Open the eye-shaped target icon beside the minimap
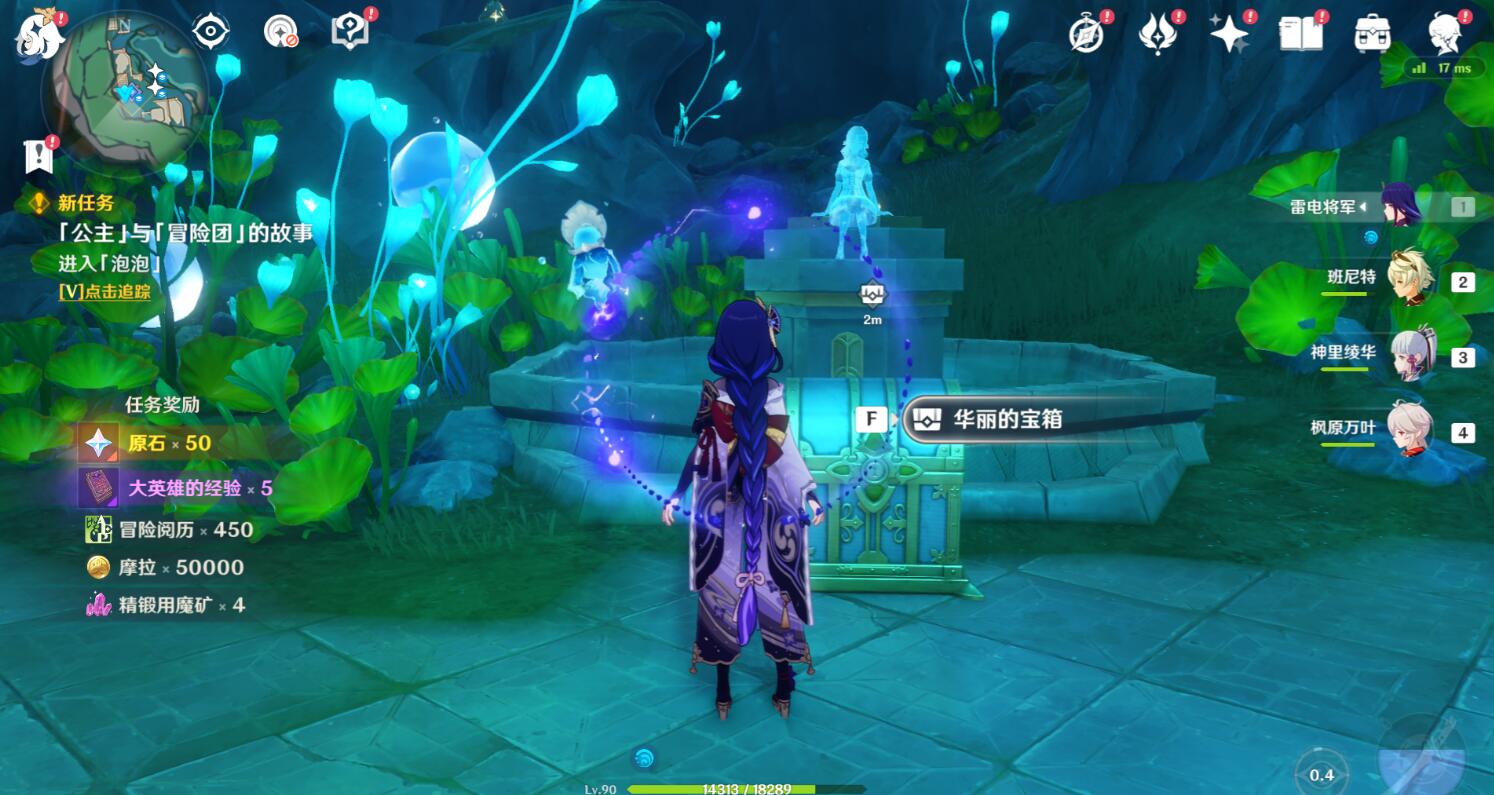The width and height of the screenshot is (1494, 795). (210, 32)
